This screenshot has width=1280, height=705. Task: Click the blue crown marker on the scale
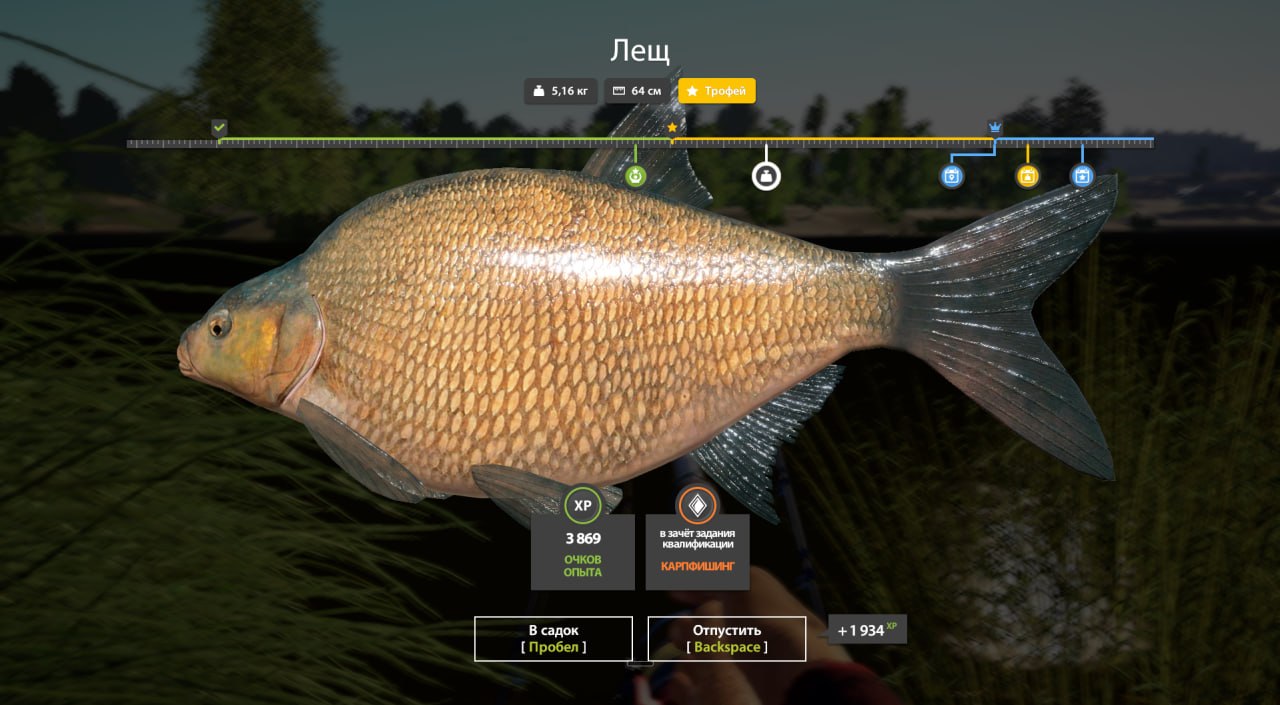[995, 127]
